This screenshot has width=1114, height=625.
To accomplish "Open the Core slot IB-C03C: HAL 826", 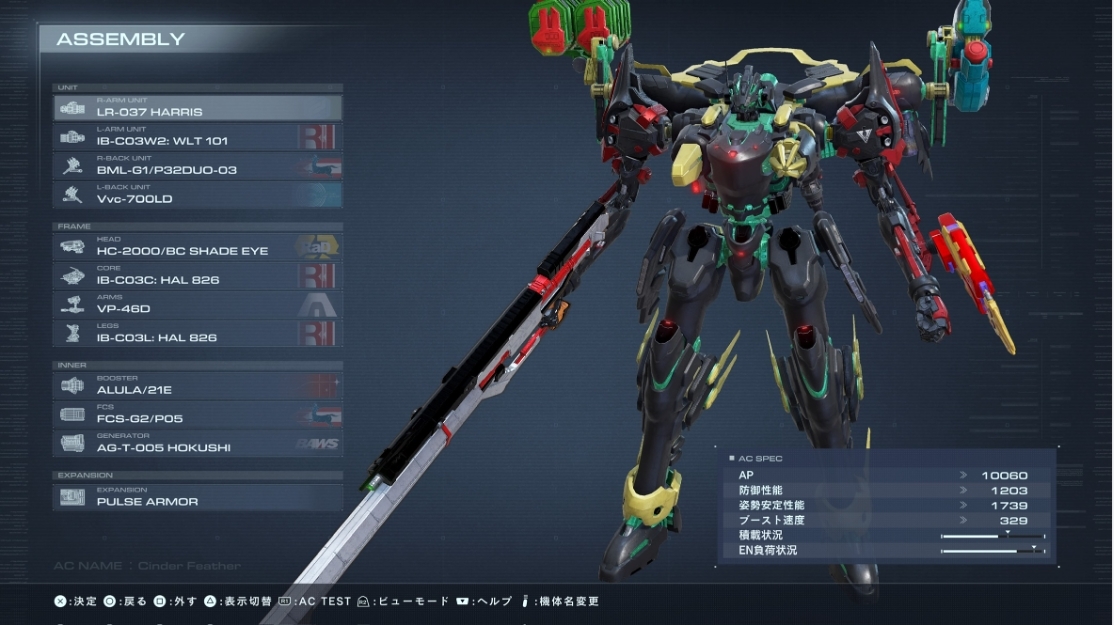I will (x=198, y=276).
